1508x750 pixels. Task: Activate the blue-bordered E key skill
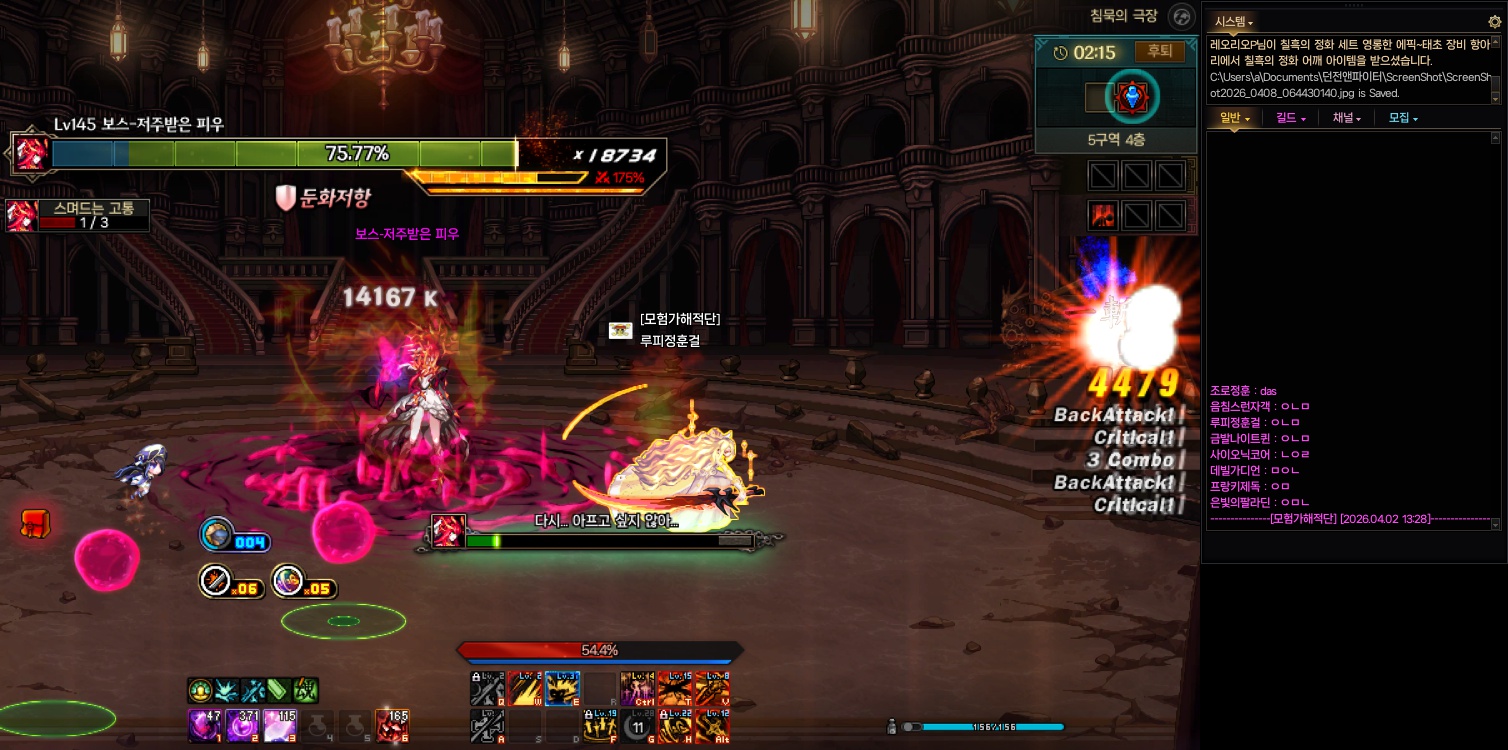pos(562,689)
